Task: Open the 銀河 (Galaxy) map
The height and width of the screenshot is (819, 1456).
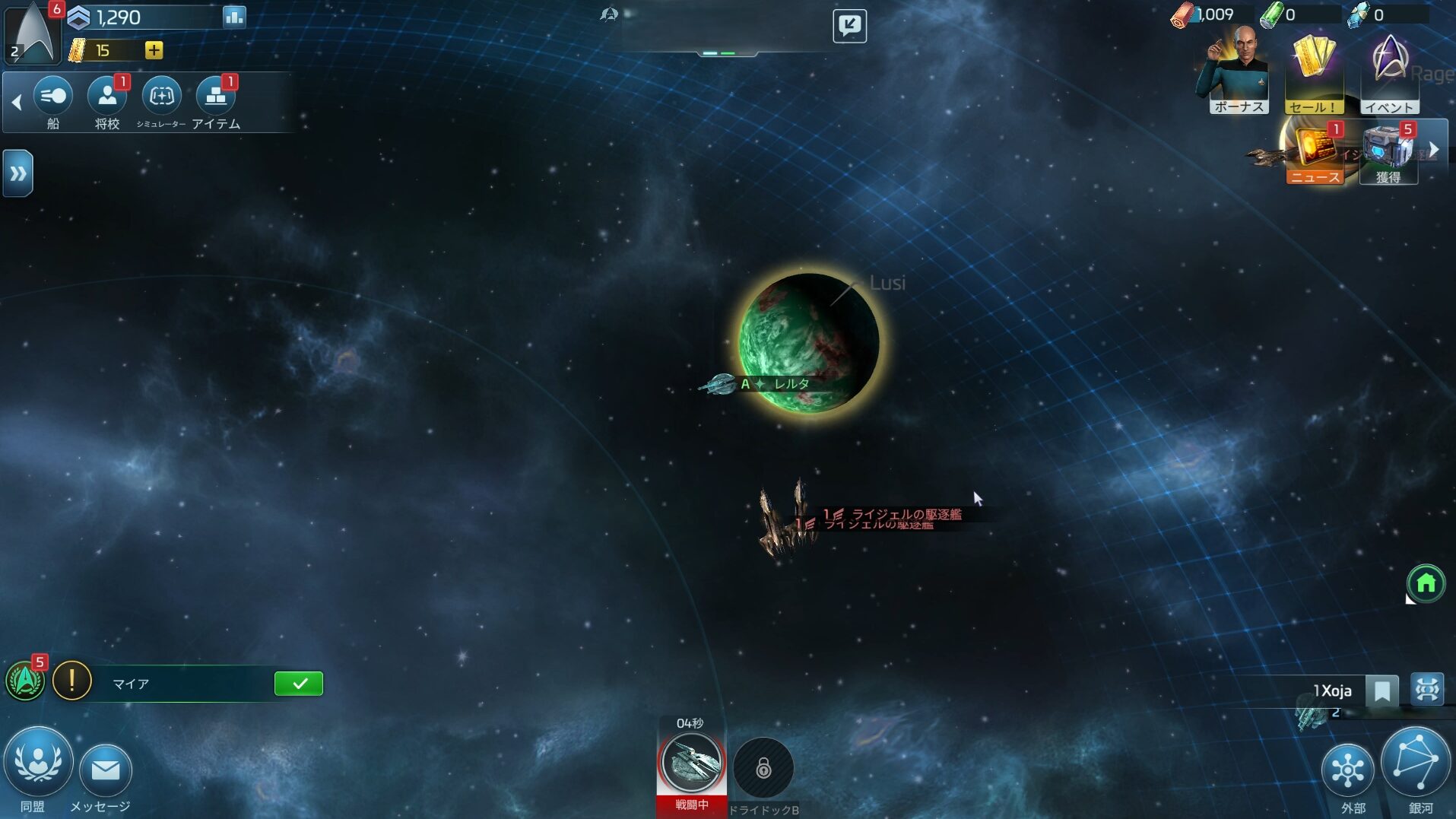Action: pyautogui.click(x=1416, y=763)
